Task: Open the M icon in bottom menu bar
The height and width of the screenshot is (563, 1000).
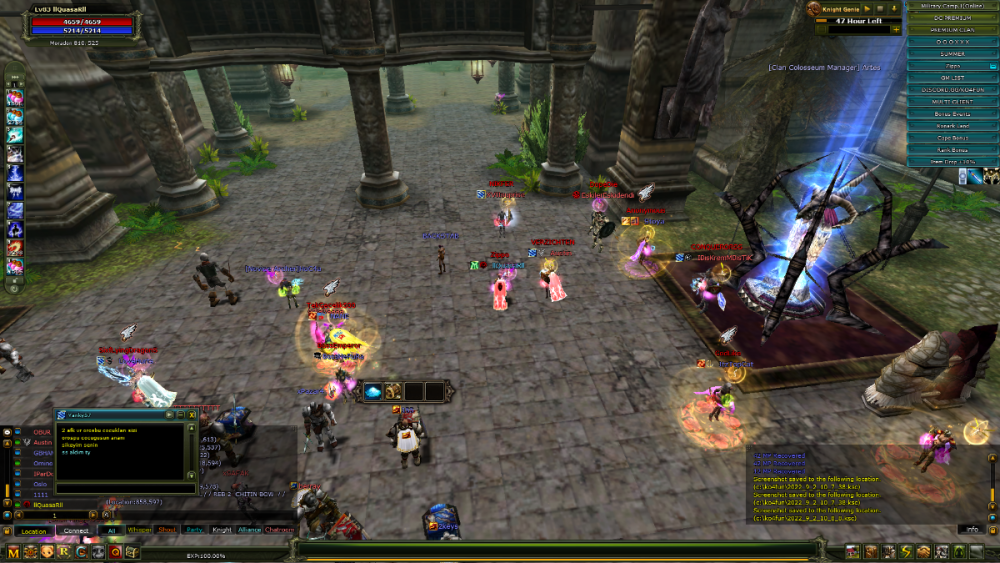Action: click(x=13, y=551)
